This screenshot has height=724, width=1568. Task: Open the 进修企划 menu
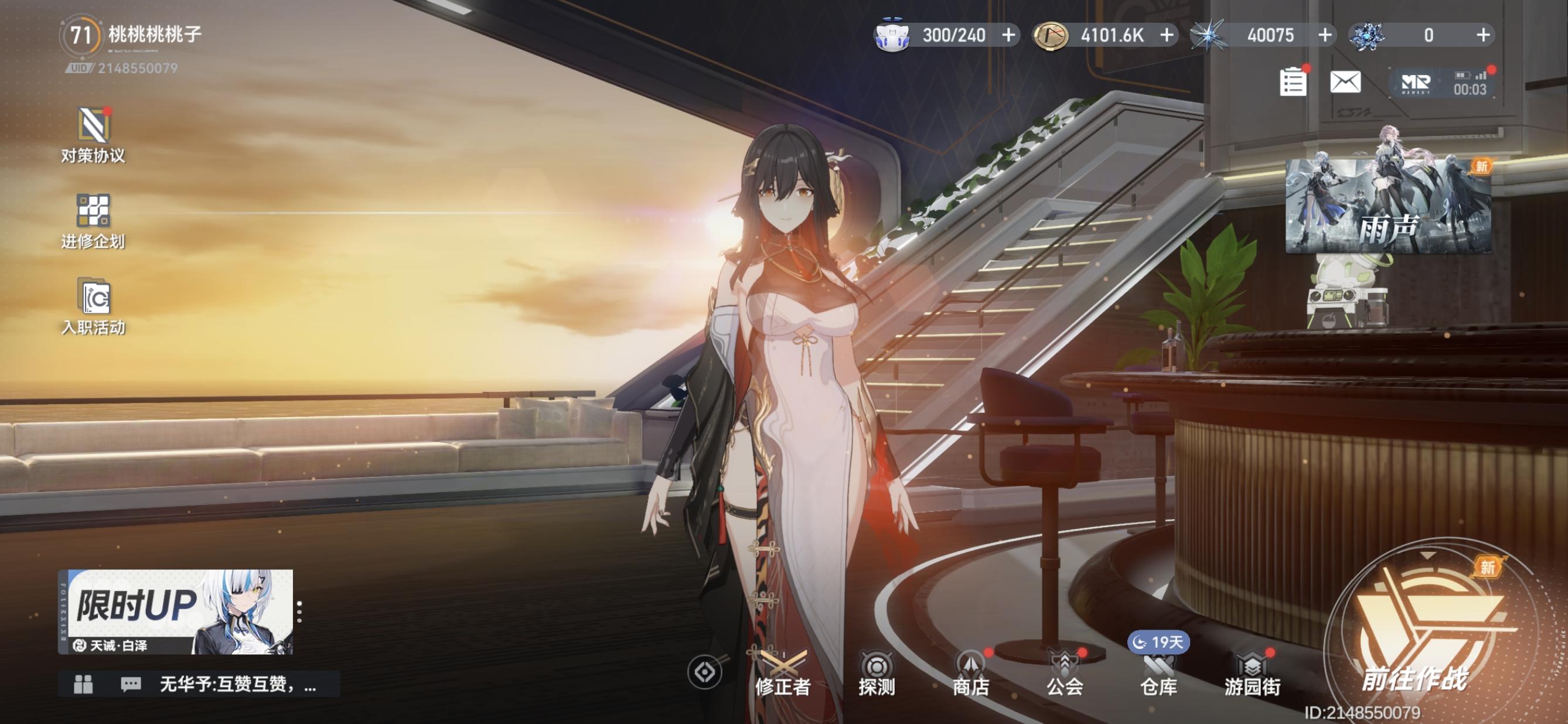93,221
